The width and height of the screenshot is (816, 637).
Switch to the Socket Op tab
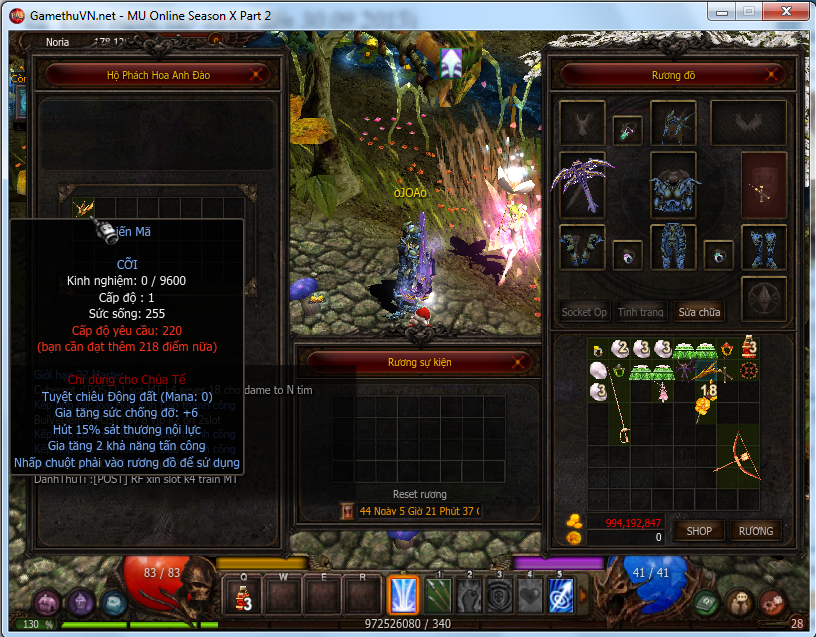pos(584,312)
